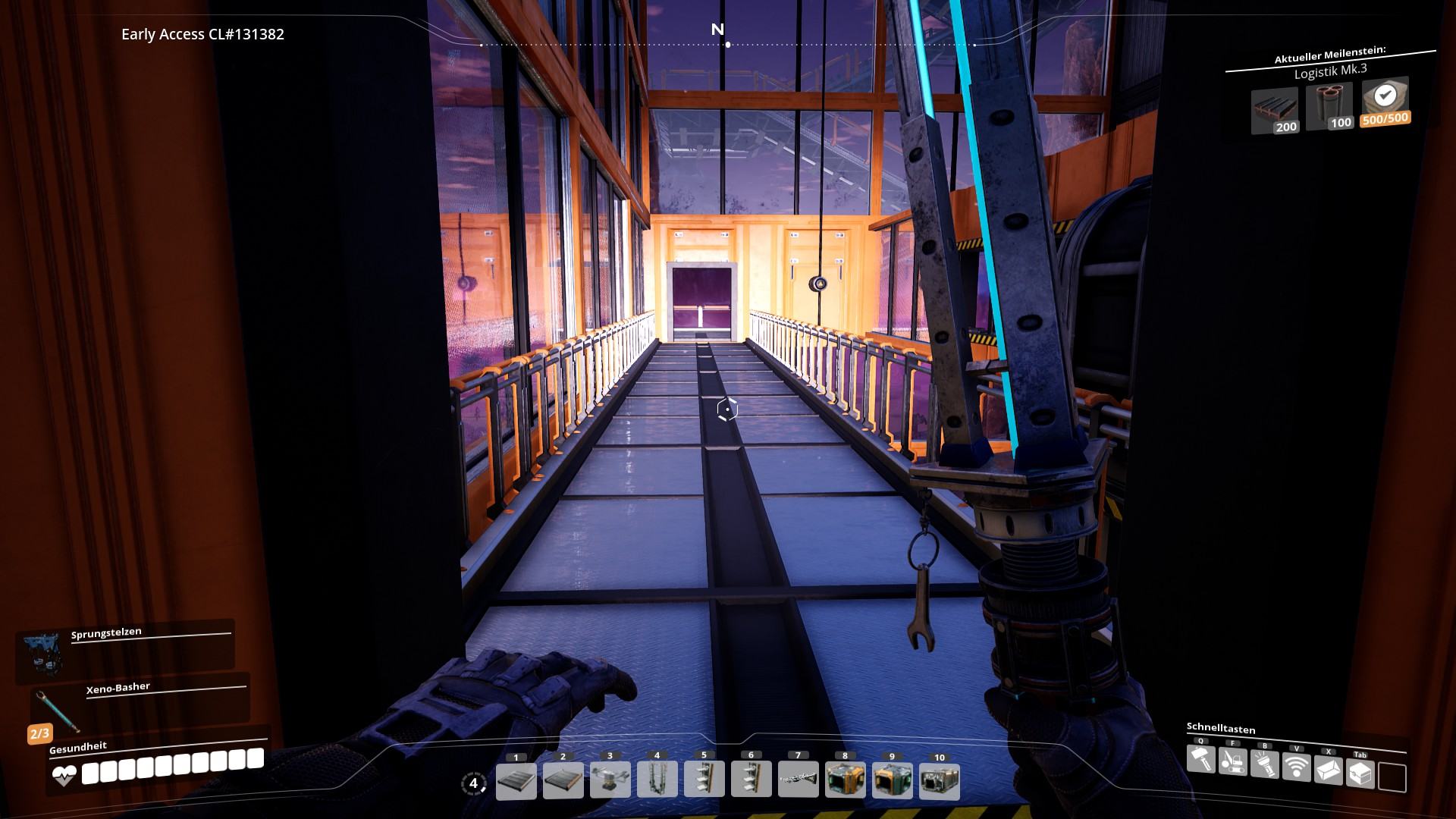Click the steel pipe milestone requirement

[1329, 106]
